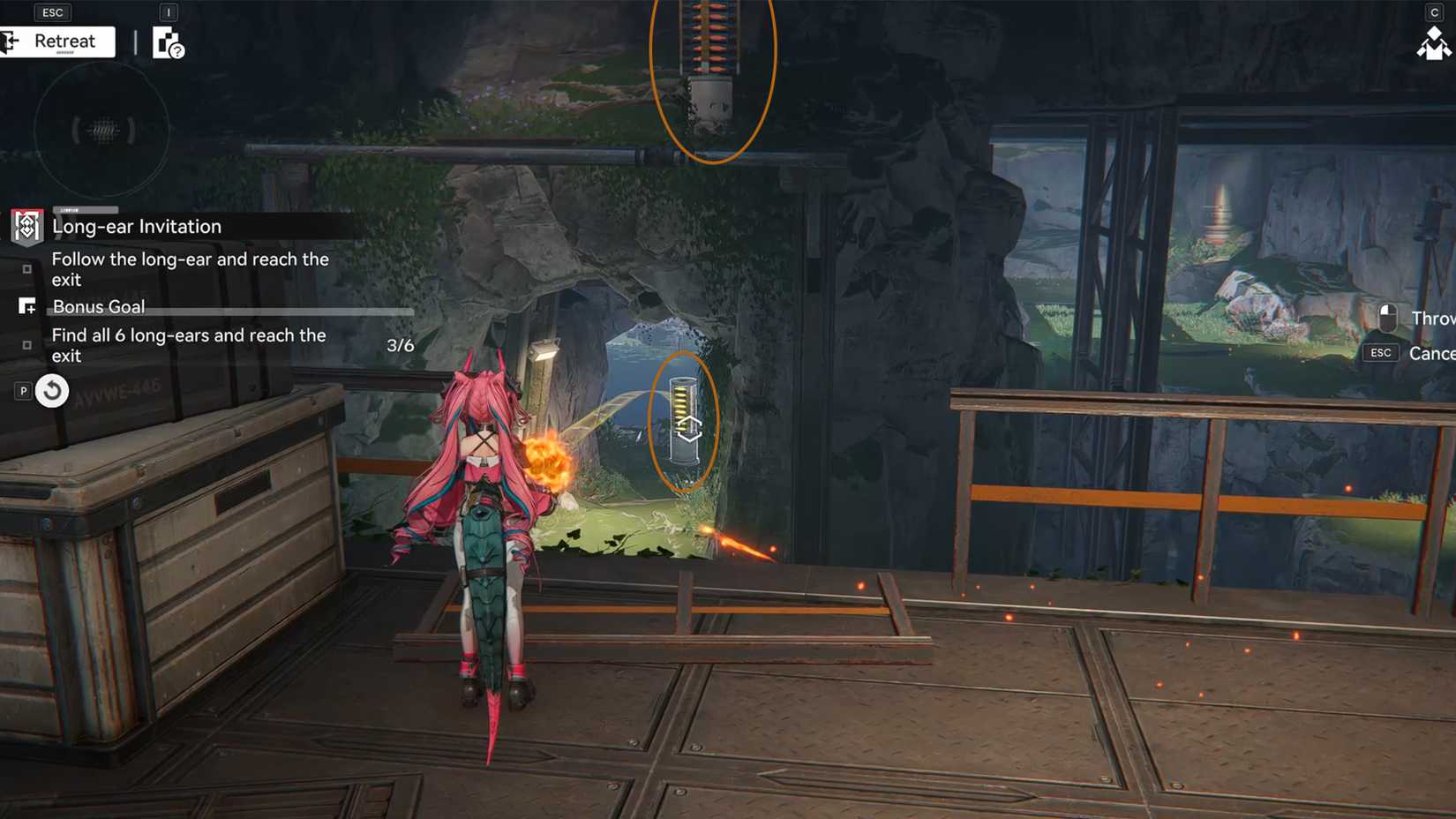The height and width of the screenshot is (819, 1456).
Task: Toggle the checkbox beside finding all 6 long-ears
Action: click(x=27, y=345)
